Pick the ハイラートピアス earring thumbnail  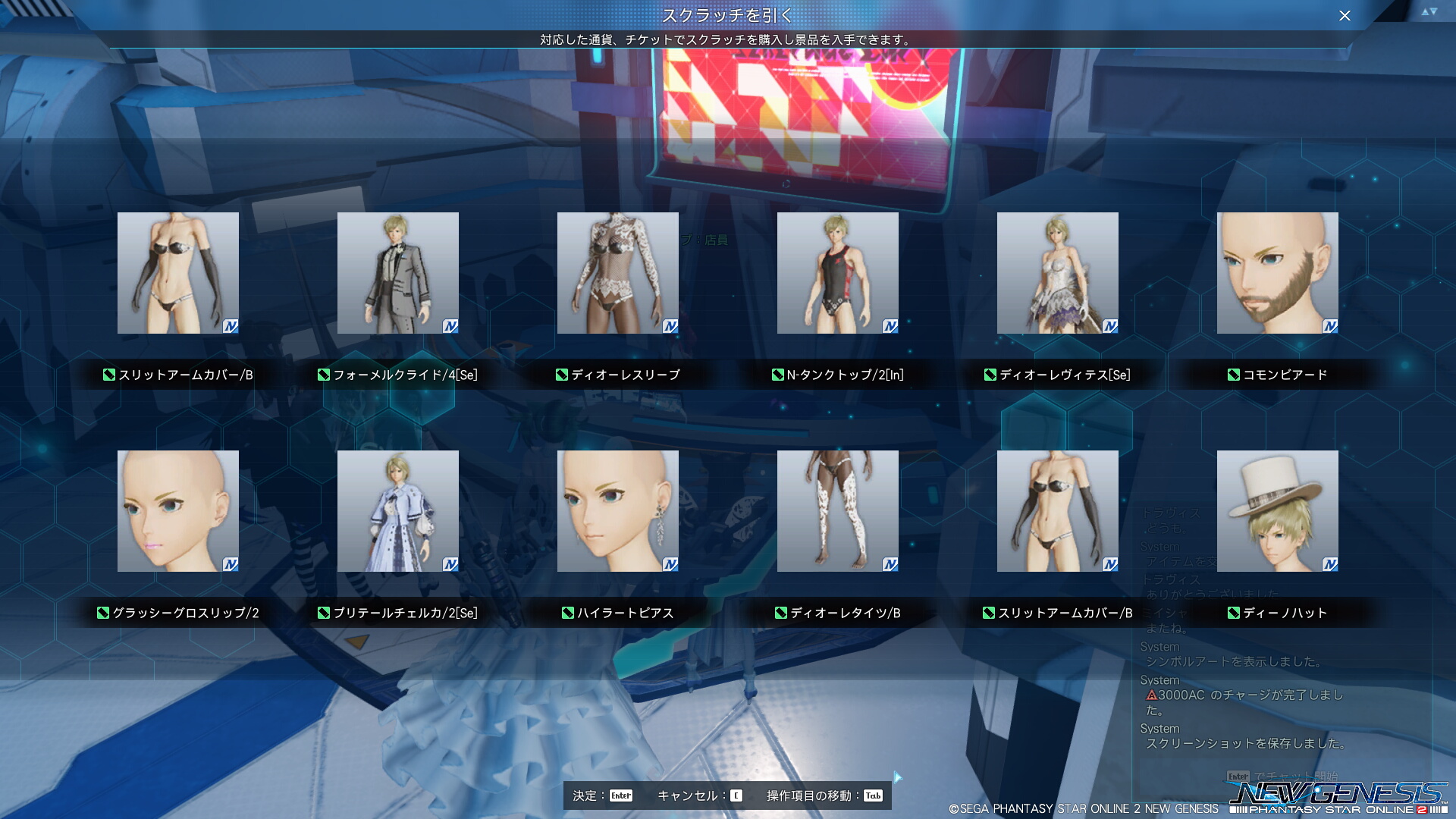click(x=617, y=511)
